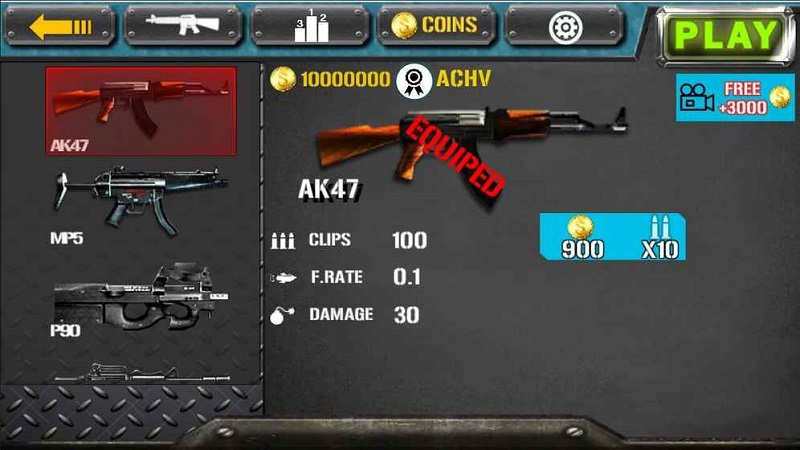Go back with the yellow arrow button
800x450 pixels.
(x=60, y=25)
